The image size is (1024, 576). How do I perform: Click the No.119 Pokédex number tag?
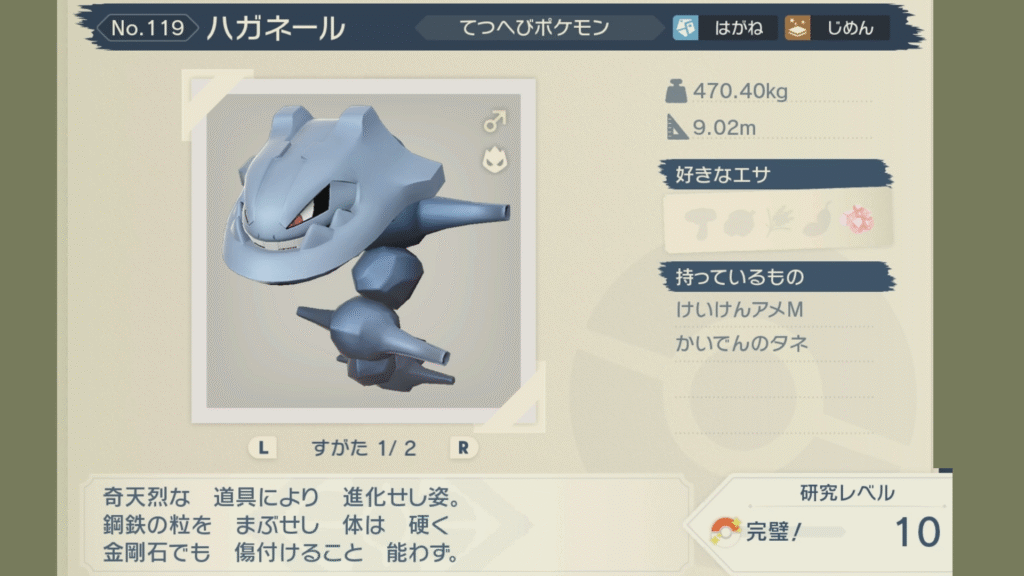click(148, 28)
